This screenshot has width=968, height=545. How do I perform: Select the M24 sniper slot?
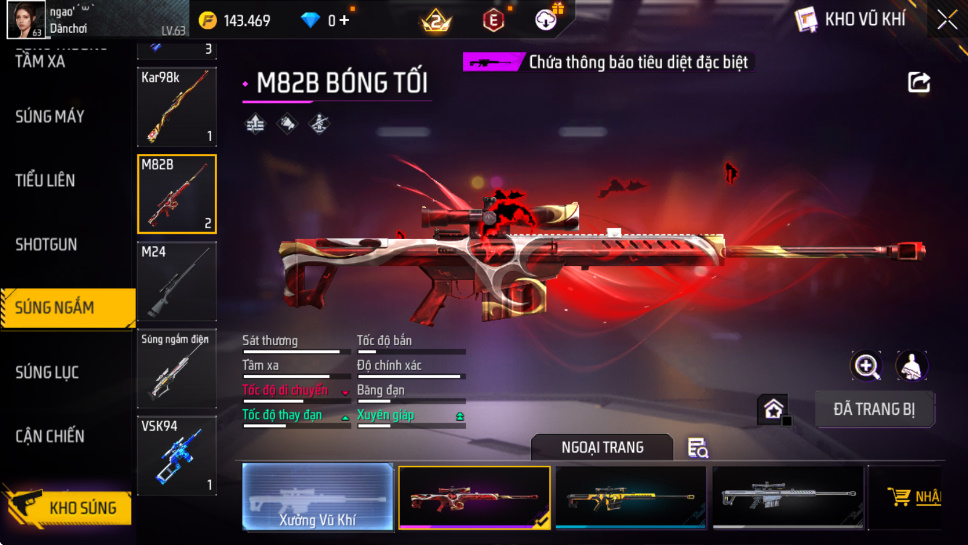(x=176, y=282)
